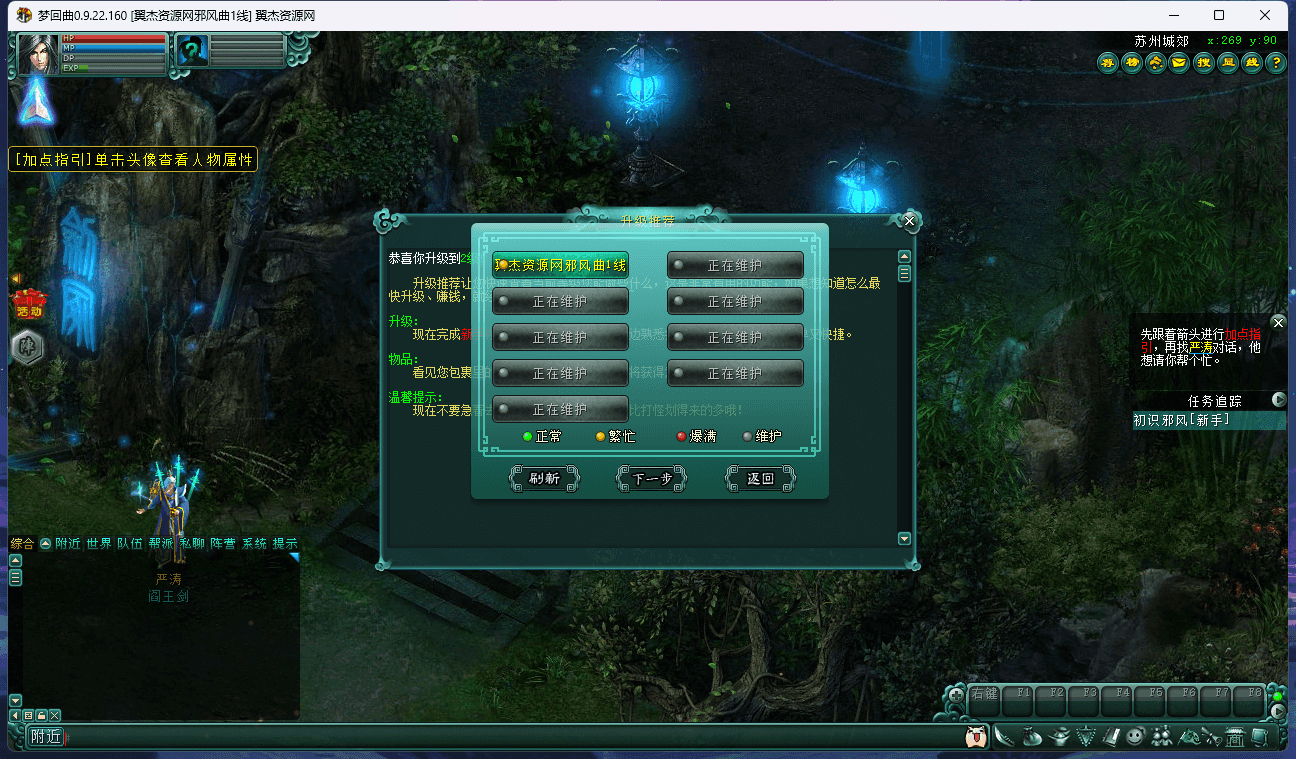1296x759 pixels.
Task: Show the 系统 chat tab
Action: (x=254, y=543)
